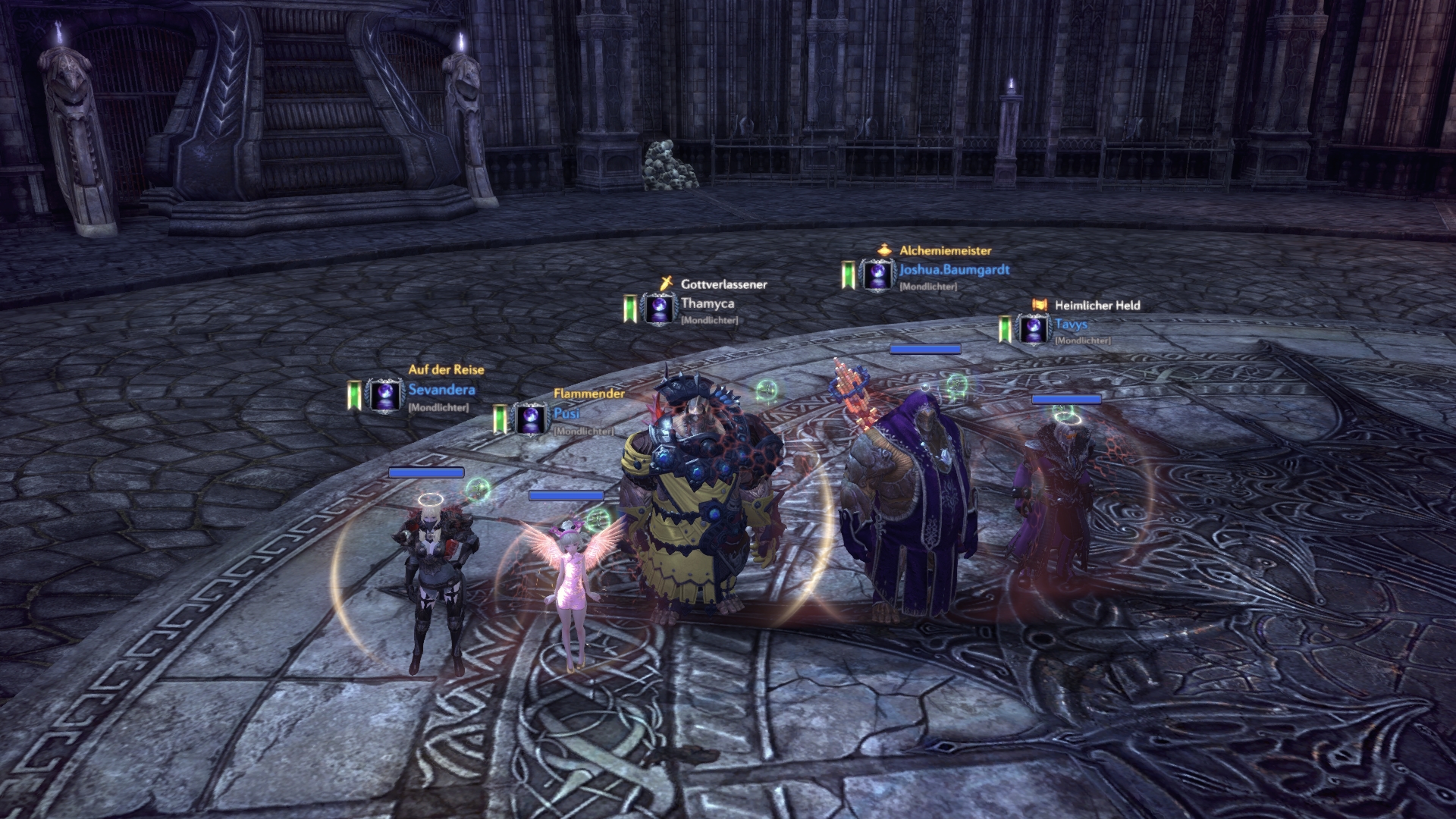Pick the Tavys player name tag

[1071, 325]
